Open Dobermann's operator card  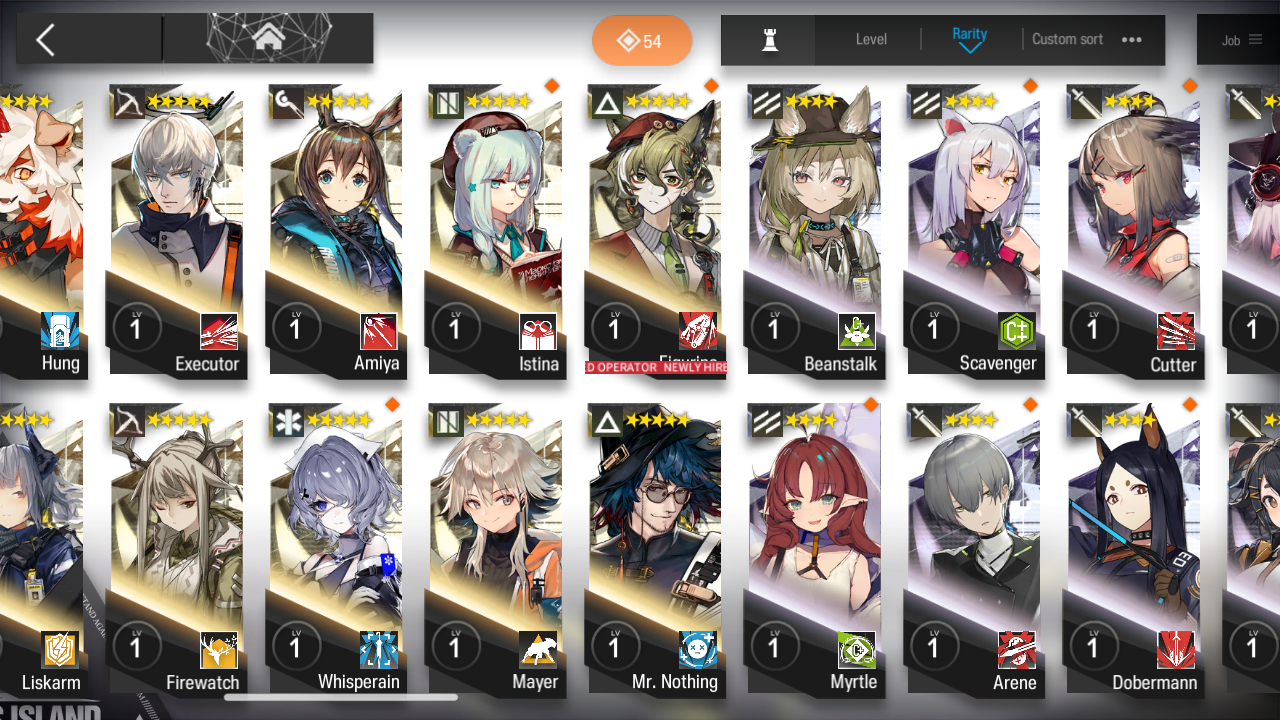click(x=1134, y=550)
